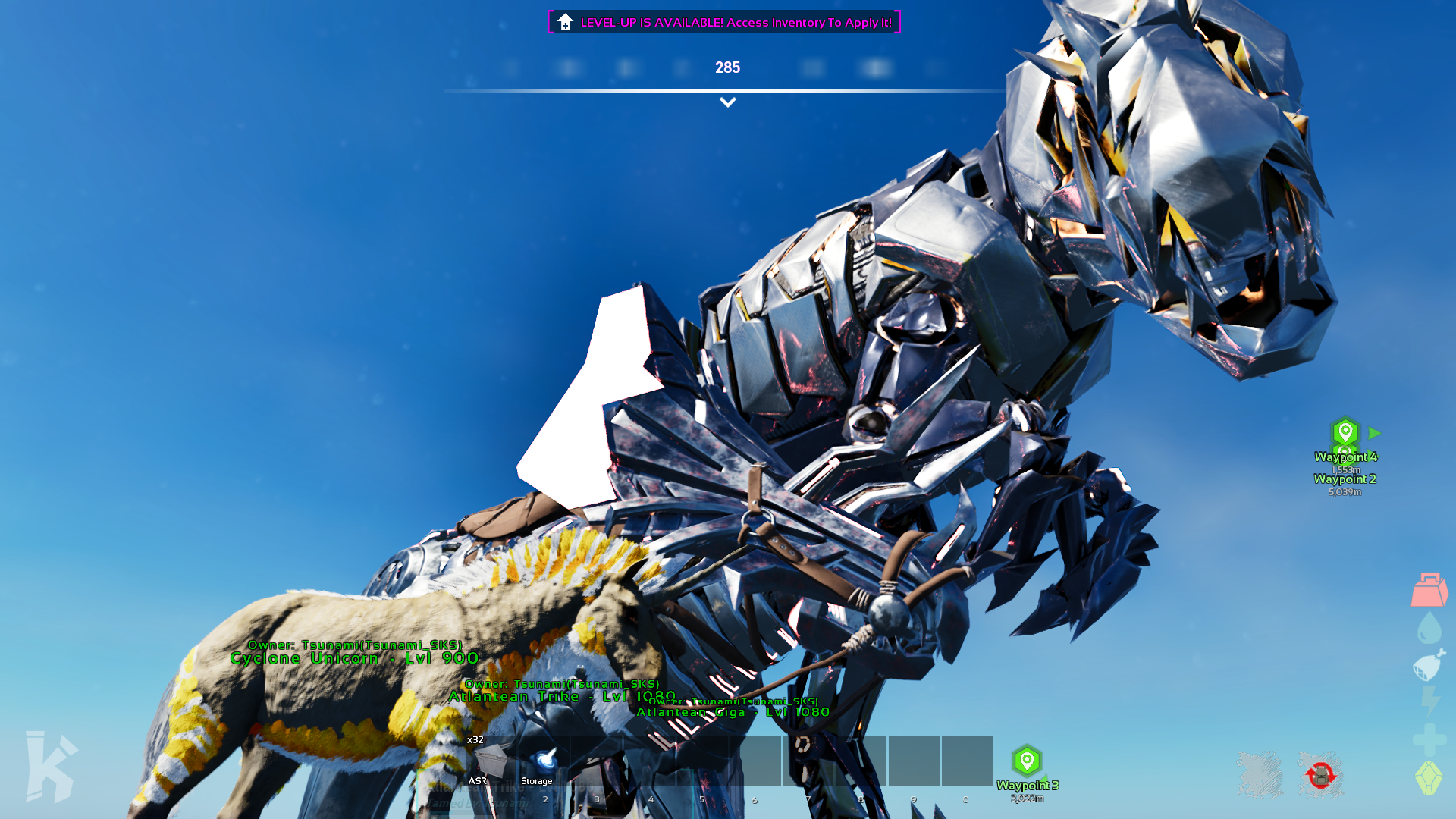1456x819 pixels.
Task: Click the Level-Up Is Available notification banner
Action: (x=724, y=22)
